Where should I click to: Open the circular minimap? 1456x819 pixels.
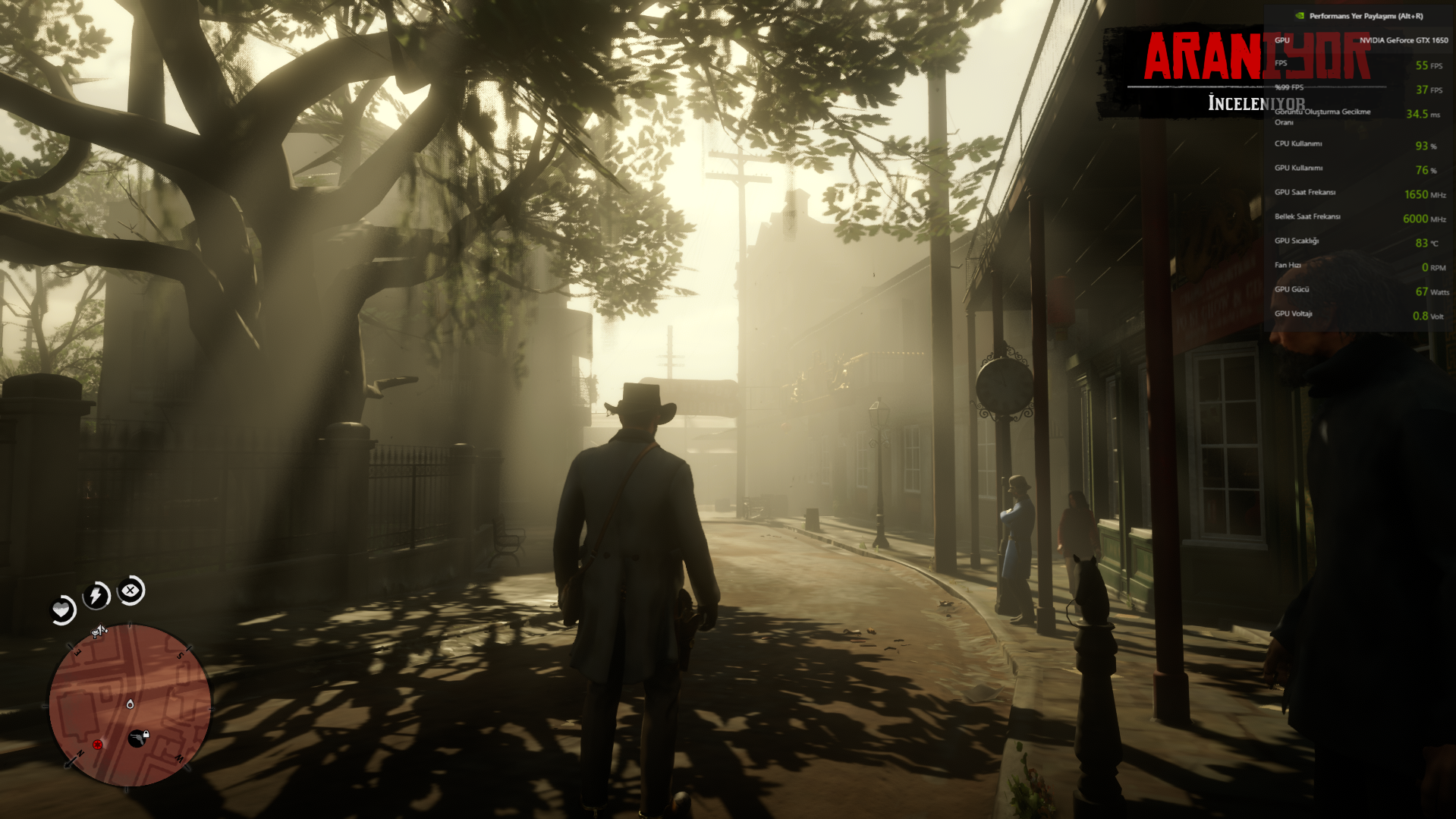click(x=130, y=705)
